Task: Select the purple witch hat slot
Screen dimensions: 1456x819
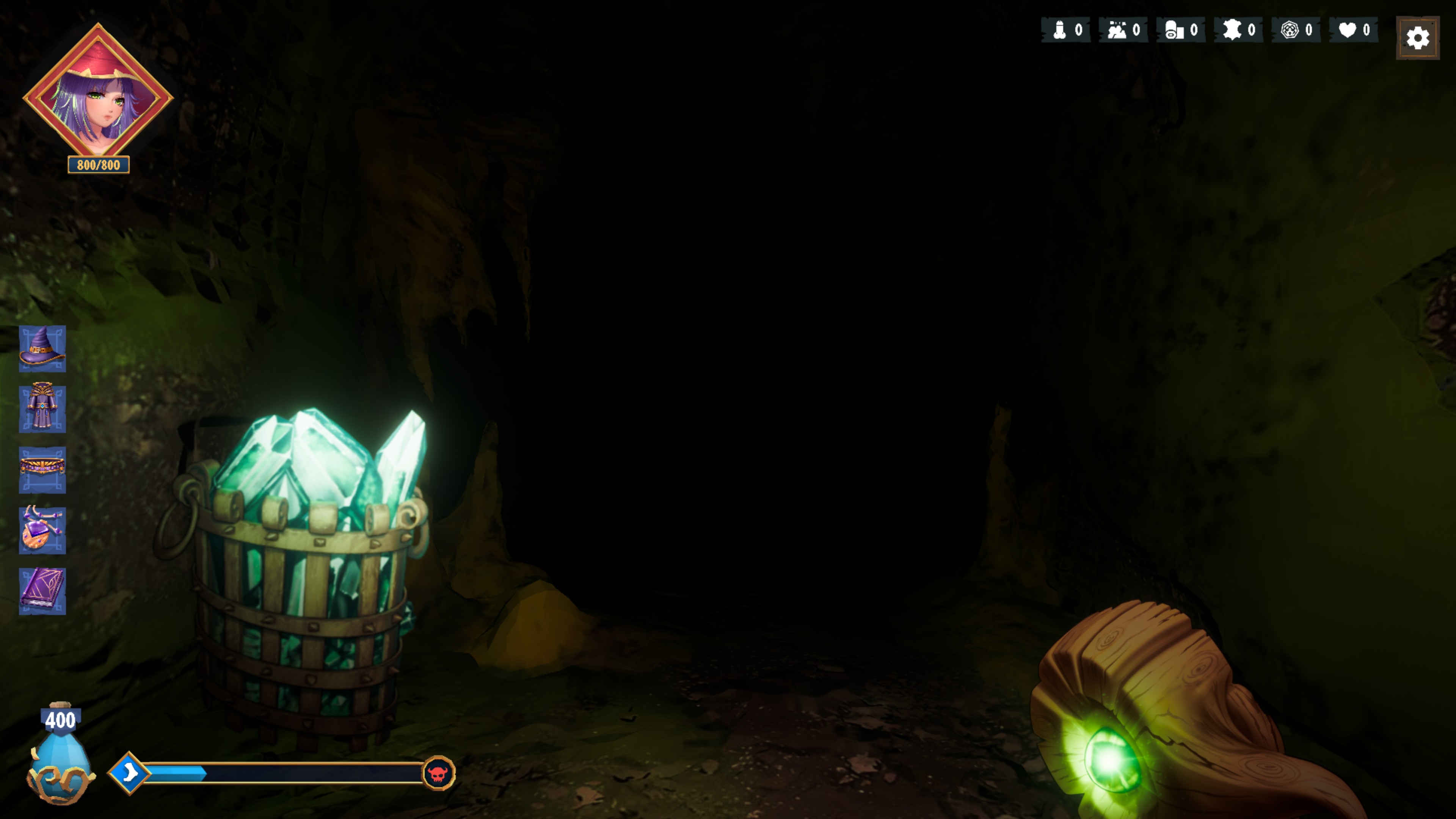Action: tap(42, 348)
